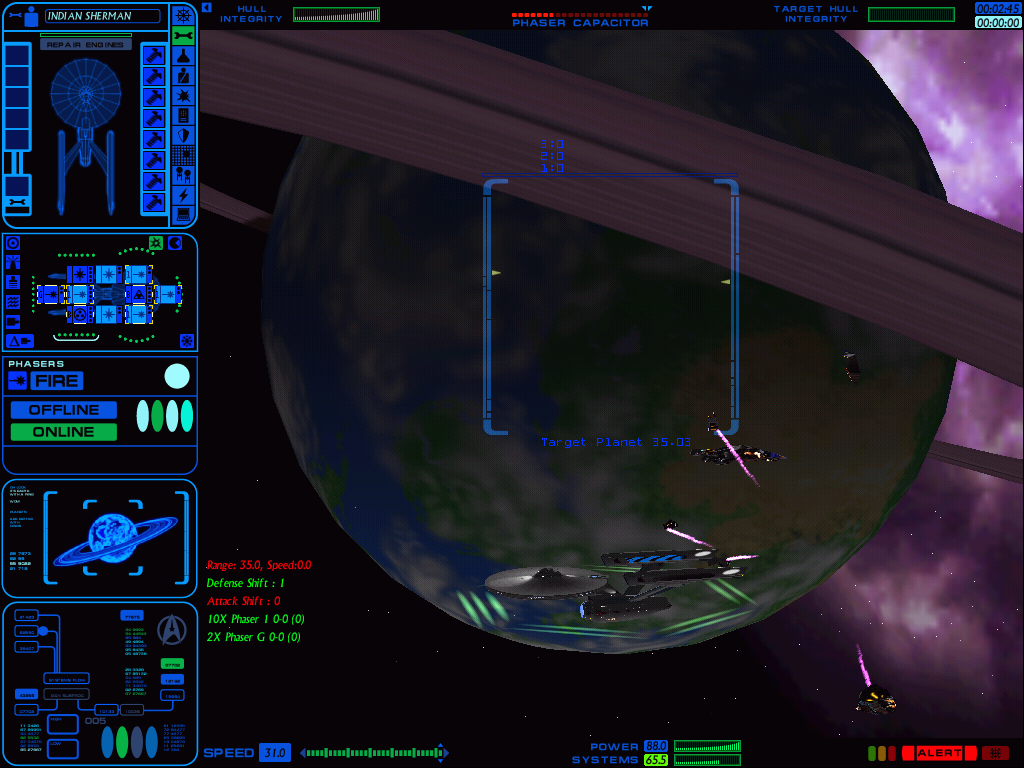1024x768 pixels.
Task: Click the Repair Engines order button
Action: tap(86, 45)
